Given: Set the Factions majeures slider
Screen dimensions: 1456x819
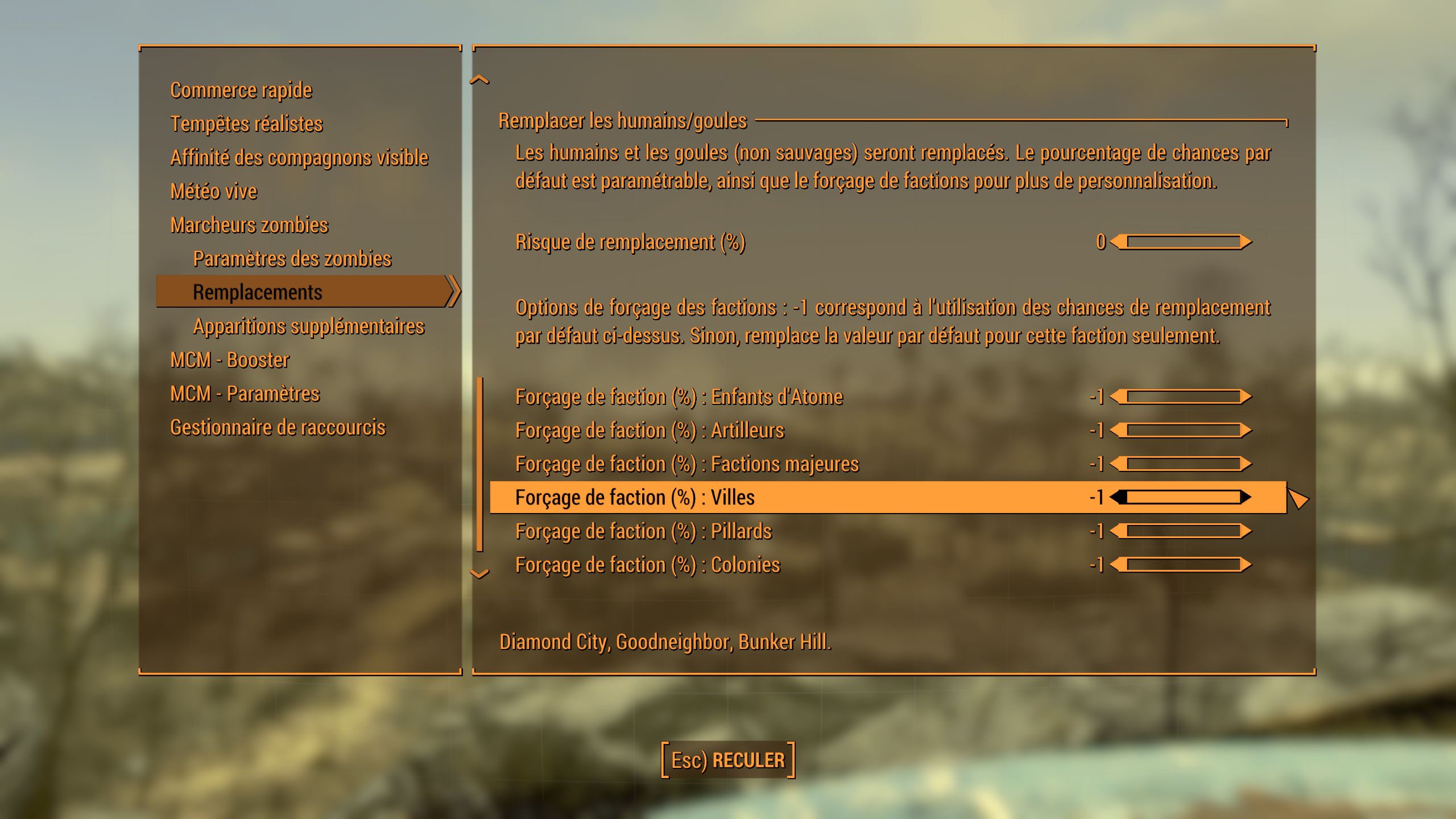Looking at the screenshot, I should coord(1183,464).
